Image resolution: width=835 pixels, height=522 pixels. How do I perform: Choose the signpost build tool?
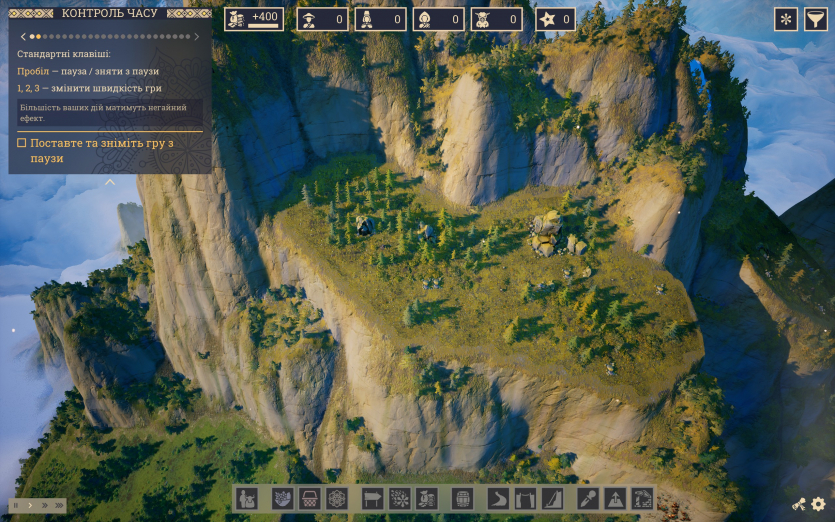coord(372,498)
